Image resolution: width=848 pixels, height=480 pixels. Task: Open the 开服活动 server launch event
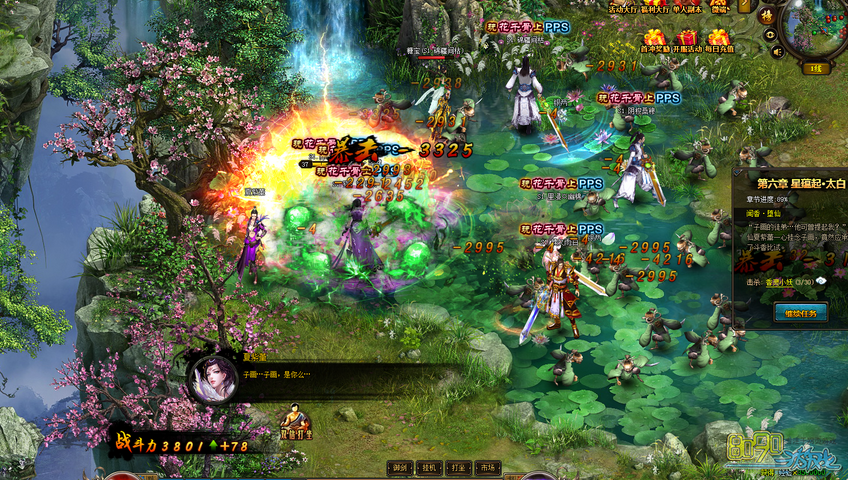[687, 40]
